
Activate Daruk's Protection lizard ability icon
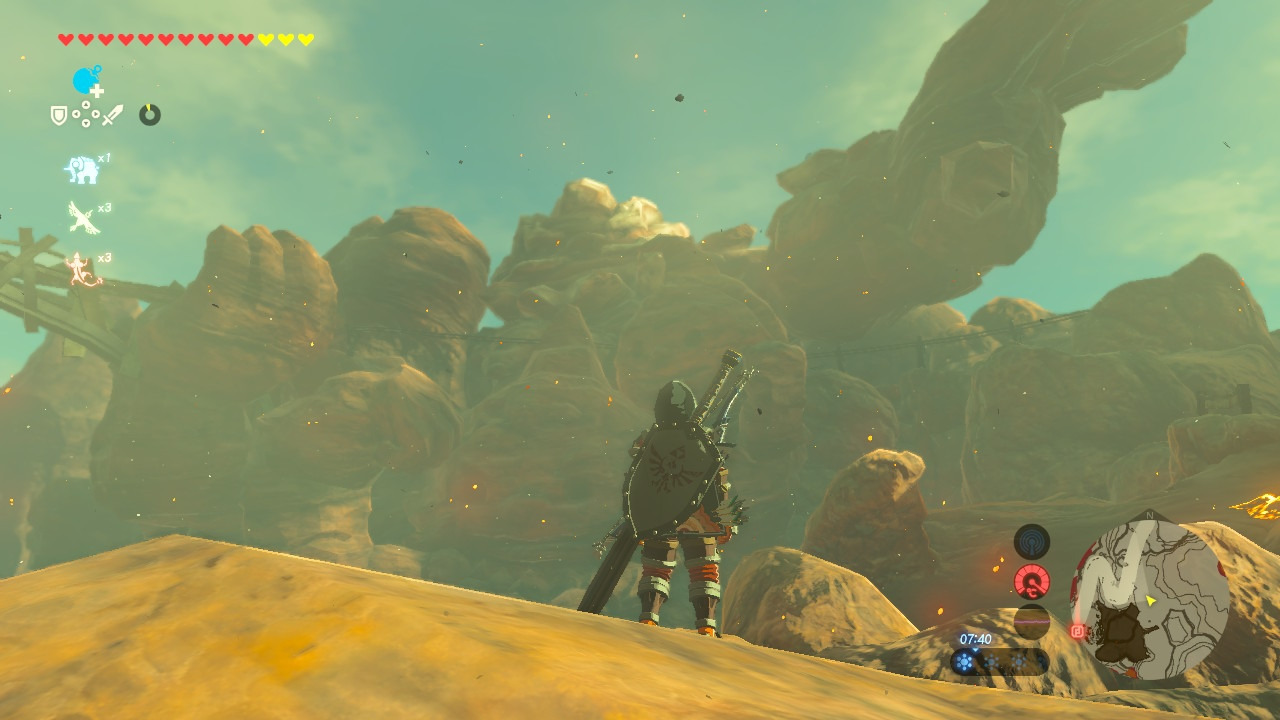(x=82, y=269)
